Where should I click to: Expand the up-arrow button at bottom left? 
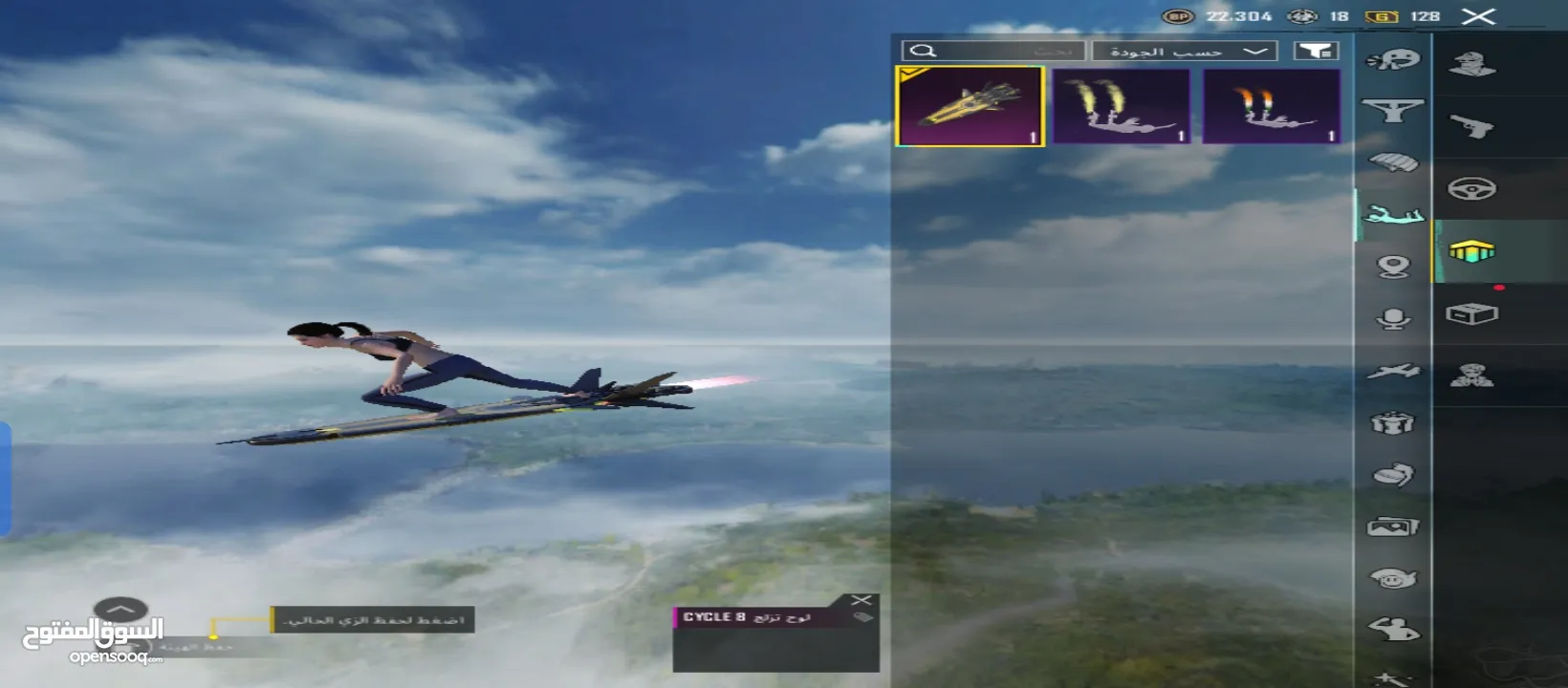tap(120, 609)
